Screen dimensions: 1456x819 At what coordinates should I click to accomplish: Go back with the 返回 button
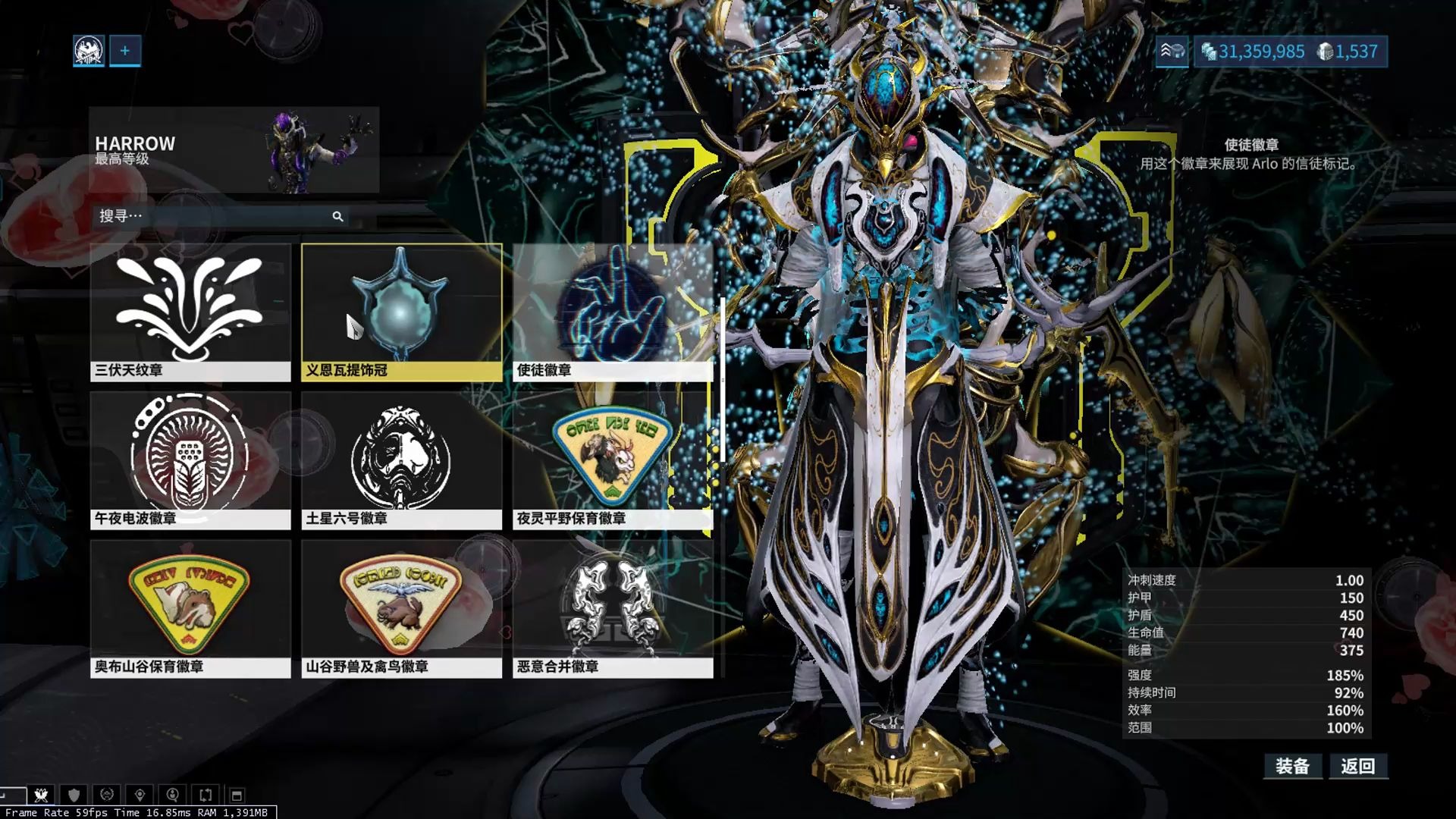pos(1357,766)
